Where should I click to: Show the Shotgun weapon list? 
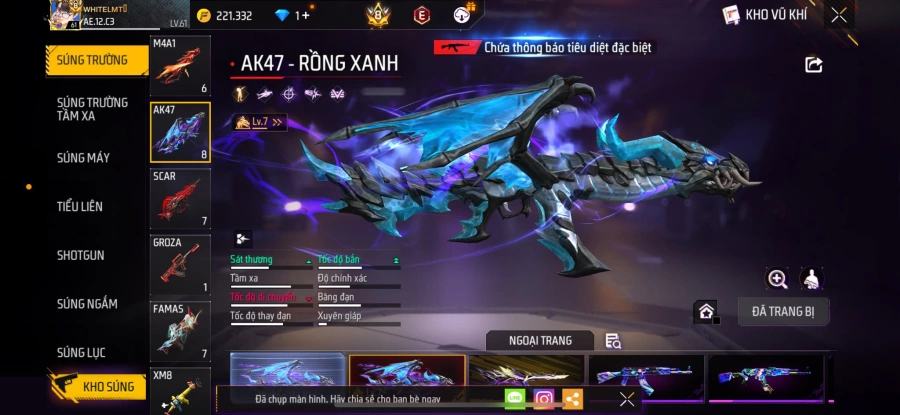pyautogui.click(x=81, y=255)
